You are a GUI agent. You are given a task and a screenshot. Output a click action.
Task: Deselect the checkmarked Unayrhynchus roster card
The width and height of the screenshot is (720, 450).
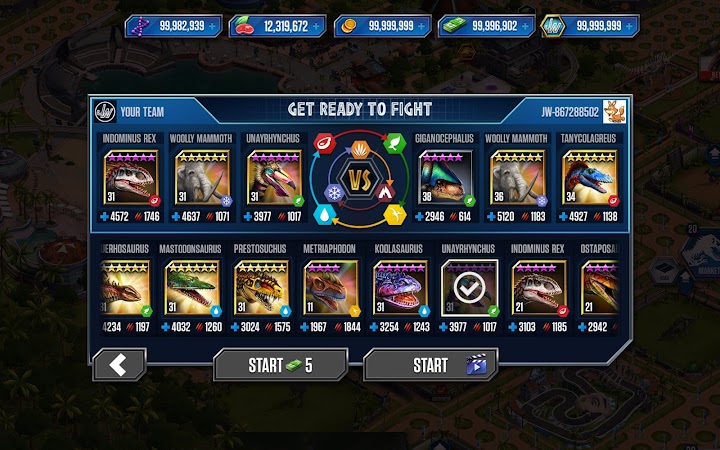[469, 288]
